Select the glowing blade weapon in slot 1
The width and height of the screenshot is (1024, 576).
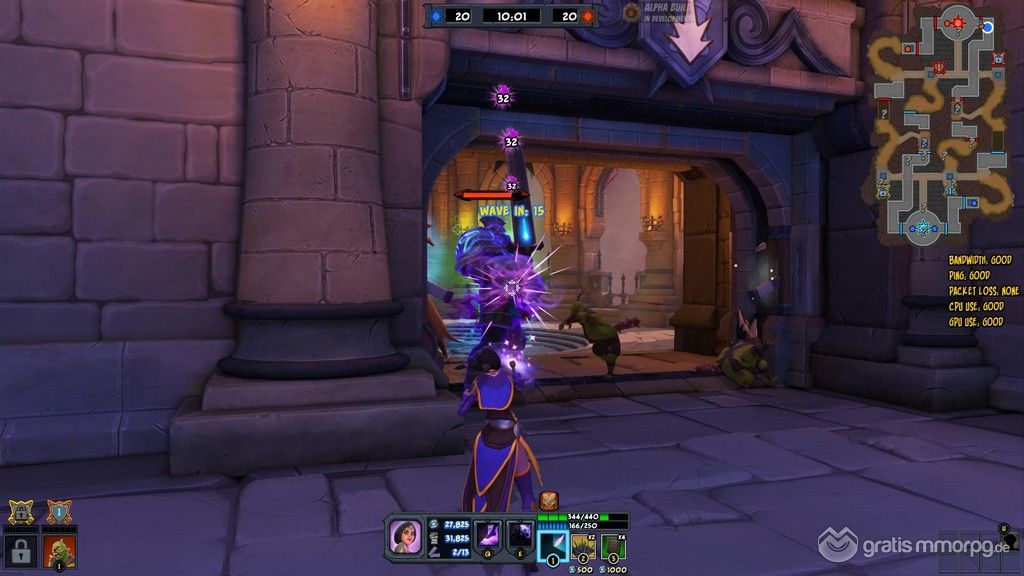pyautogui.click(x=553, y=547)
